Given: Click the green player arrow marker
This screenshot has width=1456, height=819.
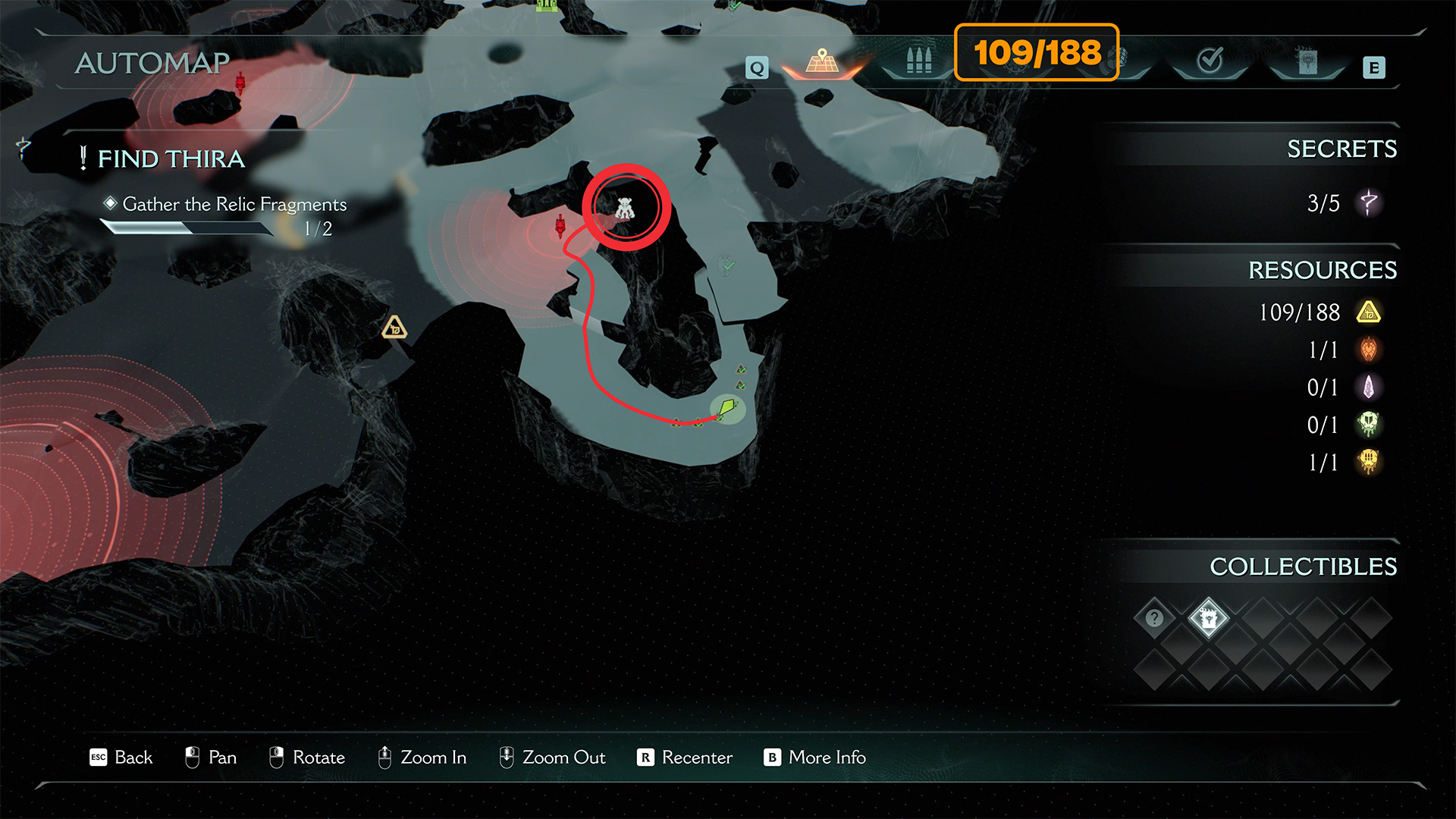Looking at the screenshot, I should click(727, 409).
